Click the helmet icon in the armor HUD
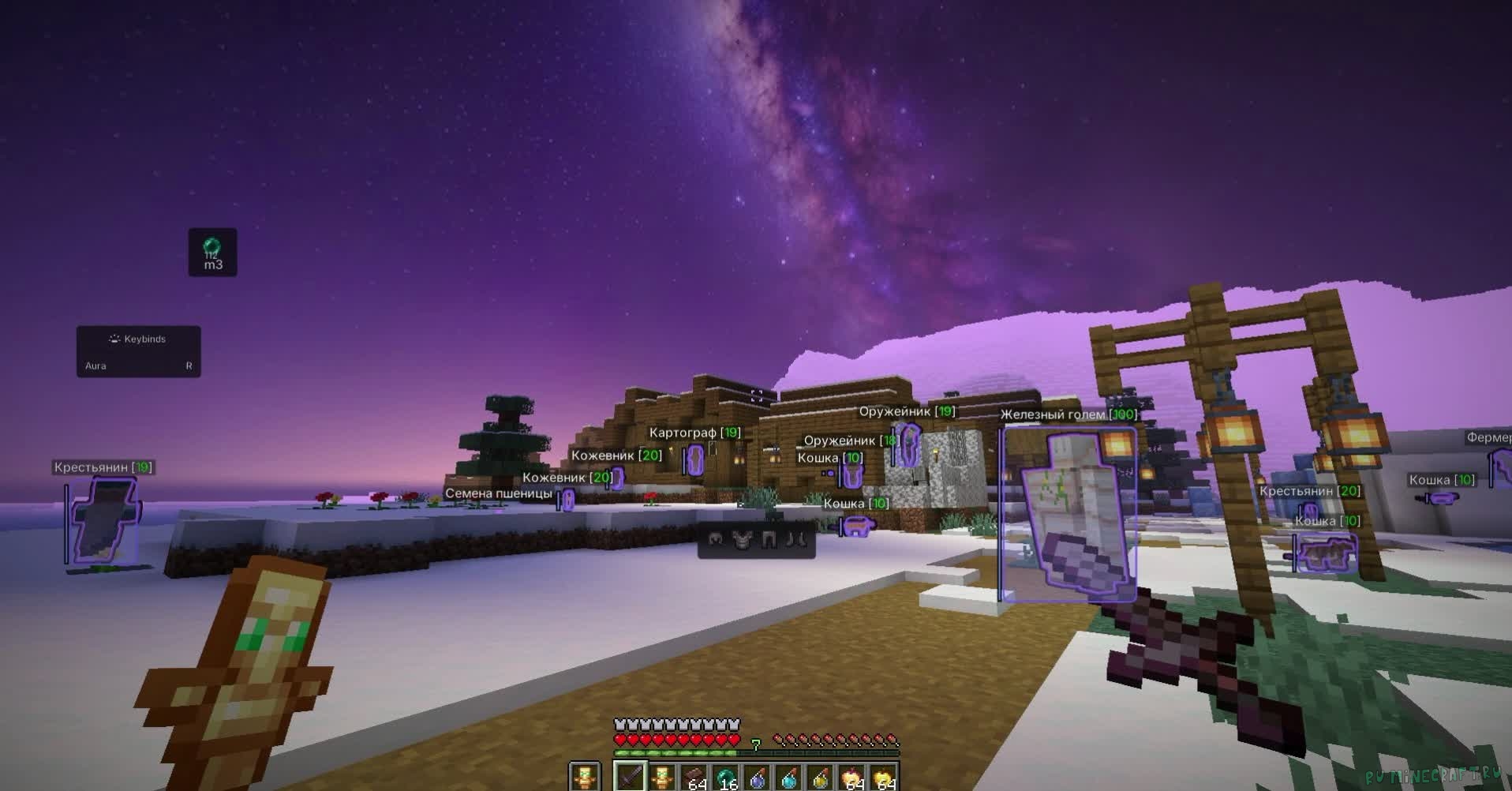Viewport: 1512px width, 791px height. click(x=716, y=540)
